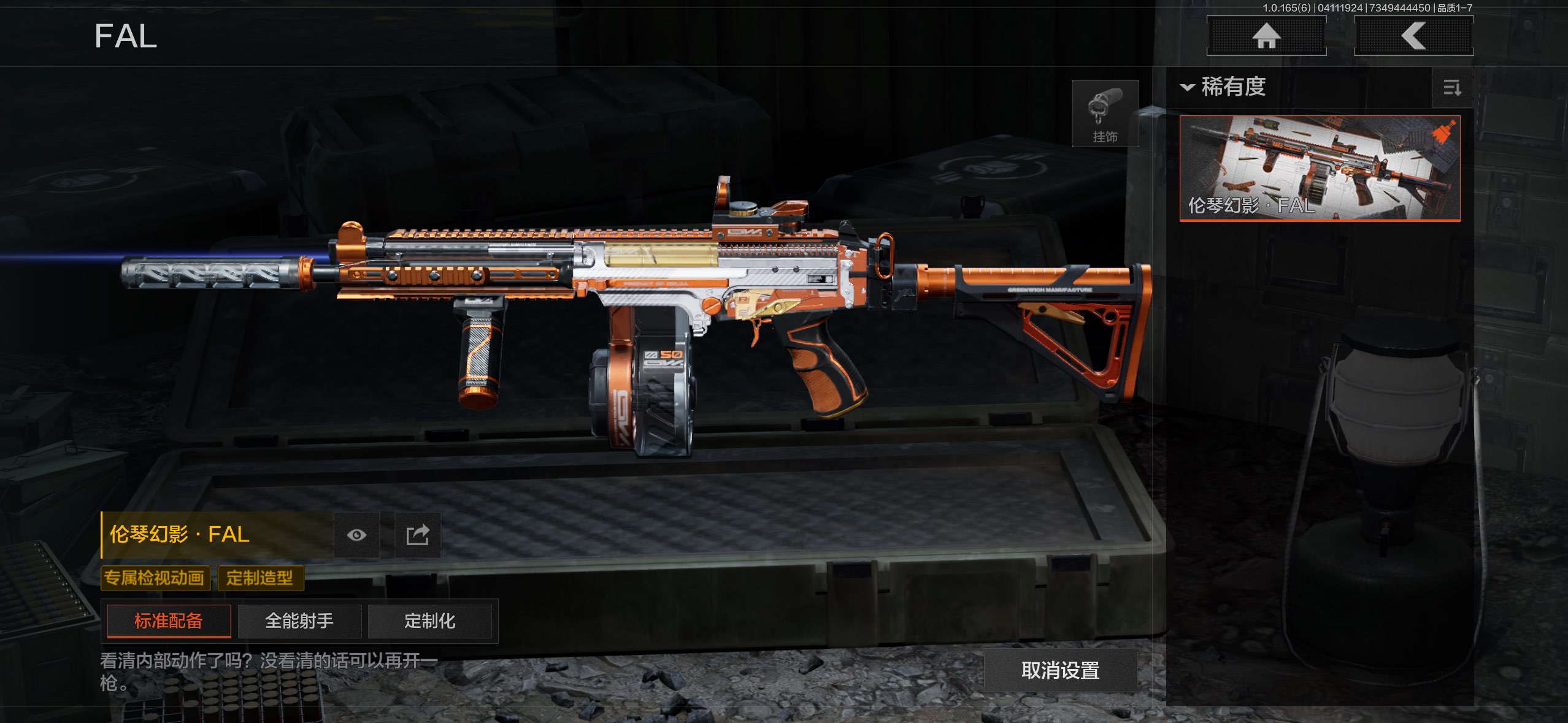1568x723 pixels.
Task: Switch to the 标准配备 tab
Action: coord(169,621)
